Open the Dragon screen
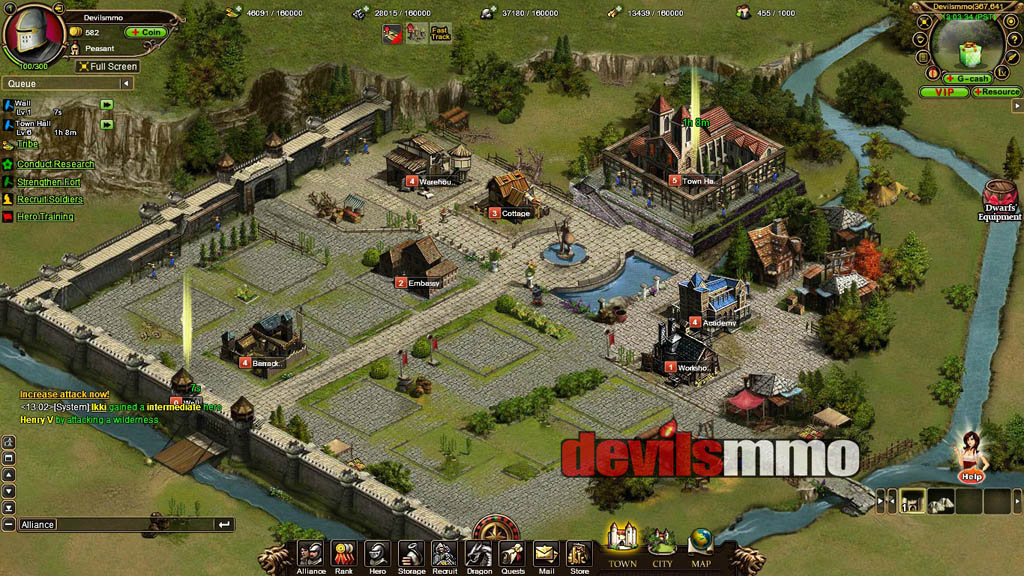This screenshot has height=576, width=1024. coord(479,555)
